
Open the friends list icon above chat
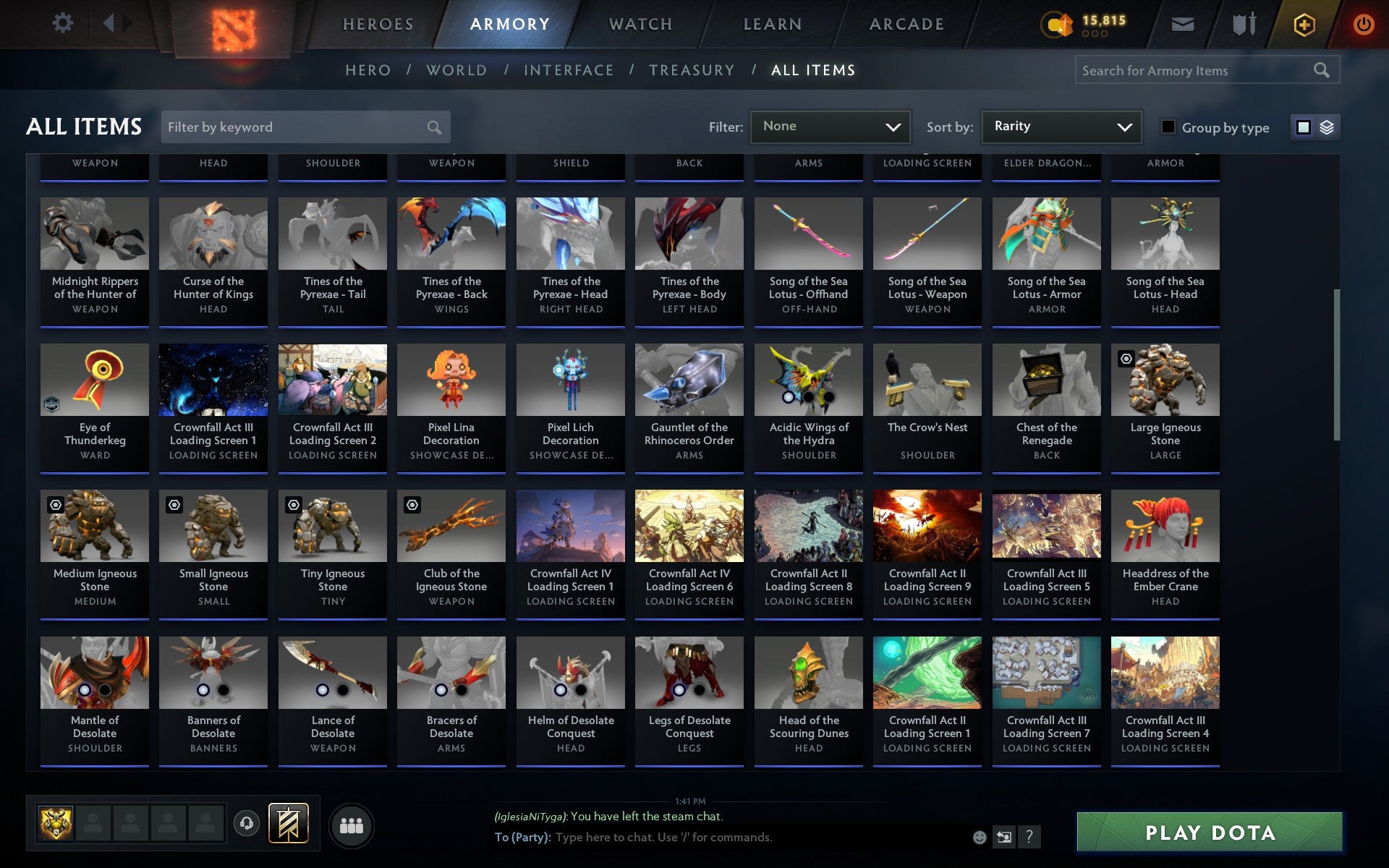(352, 823)
